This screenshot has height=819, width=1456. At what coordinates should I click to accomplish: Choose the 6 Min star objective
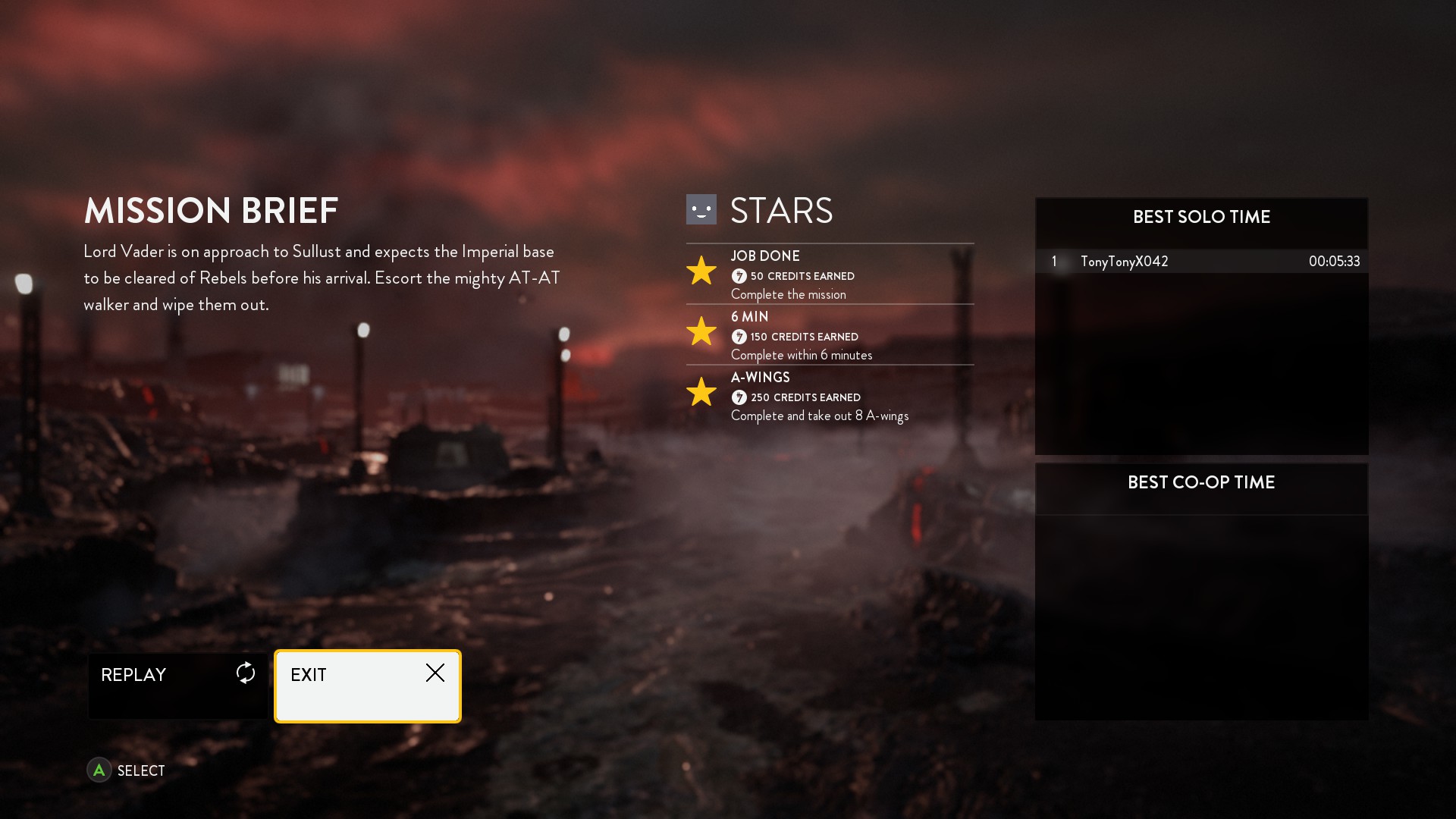[x=829, y=335]
